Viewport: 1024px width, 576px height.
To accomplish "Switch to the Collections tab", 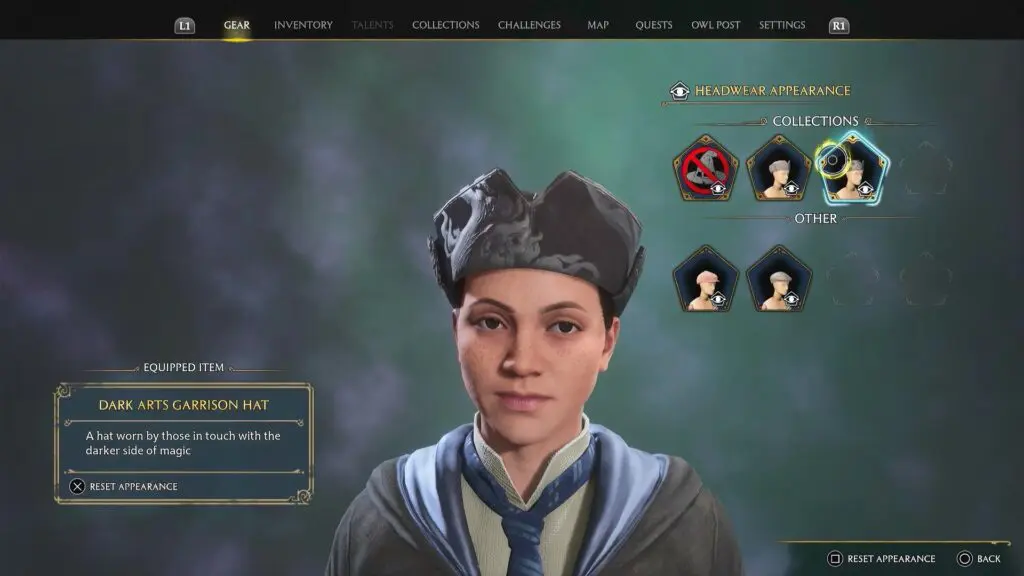I will tap(445, 25).
